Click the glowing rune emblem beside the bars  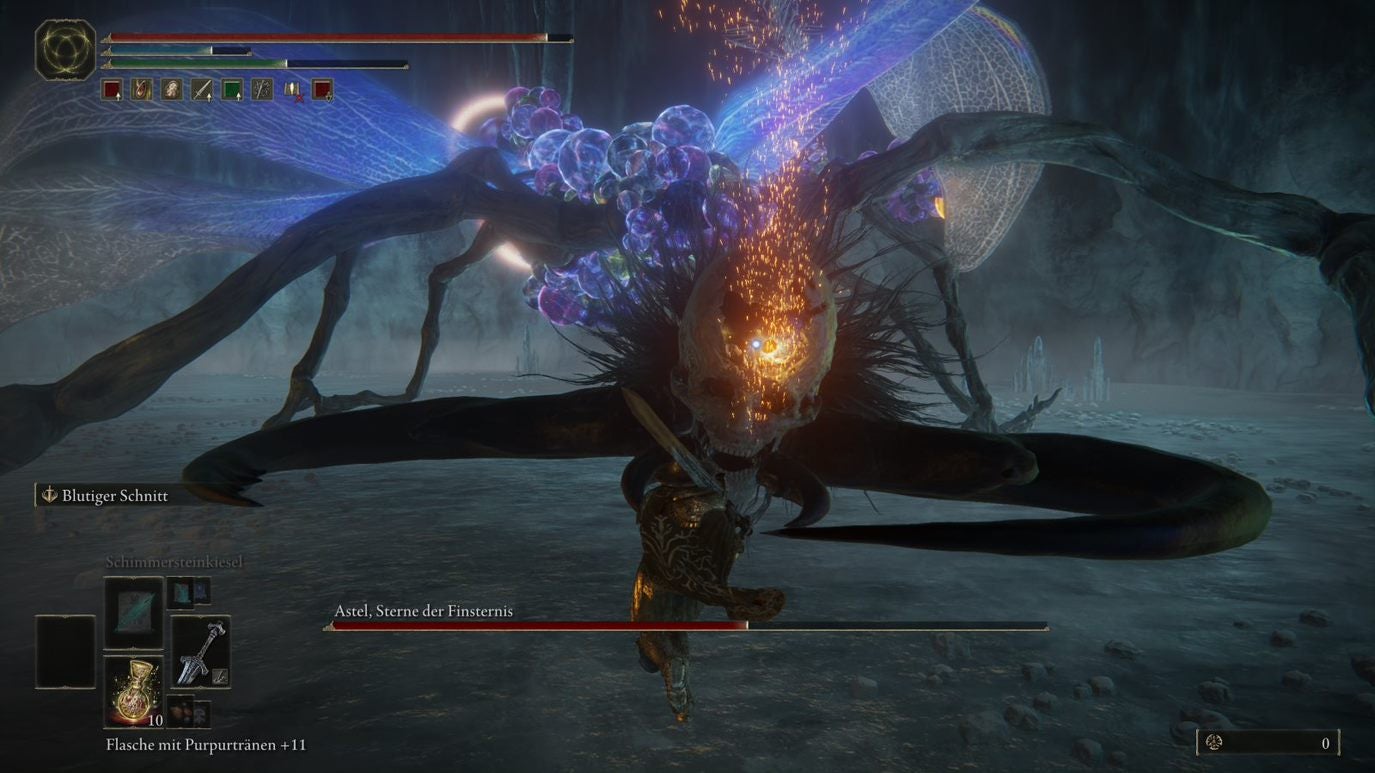(x=66, y=50)
